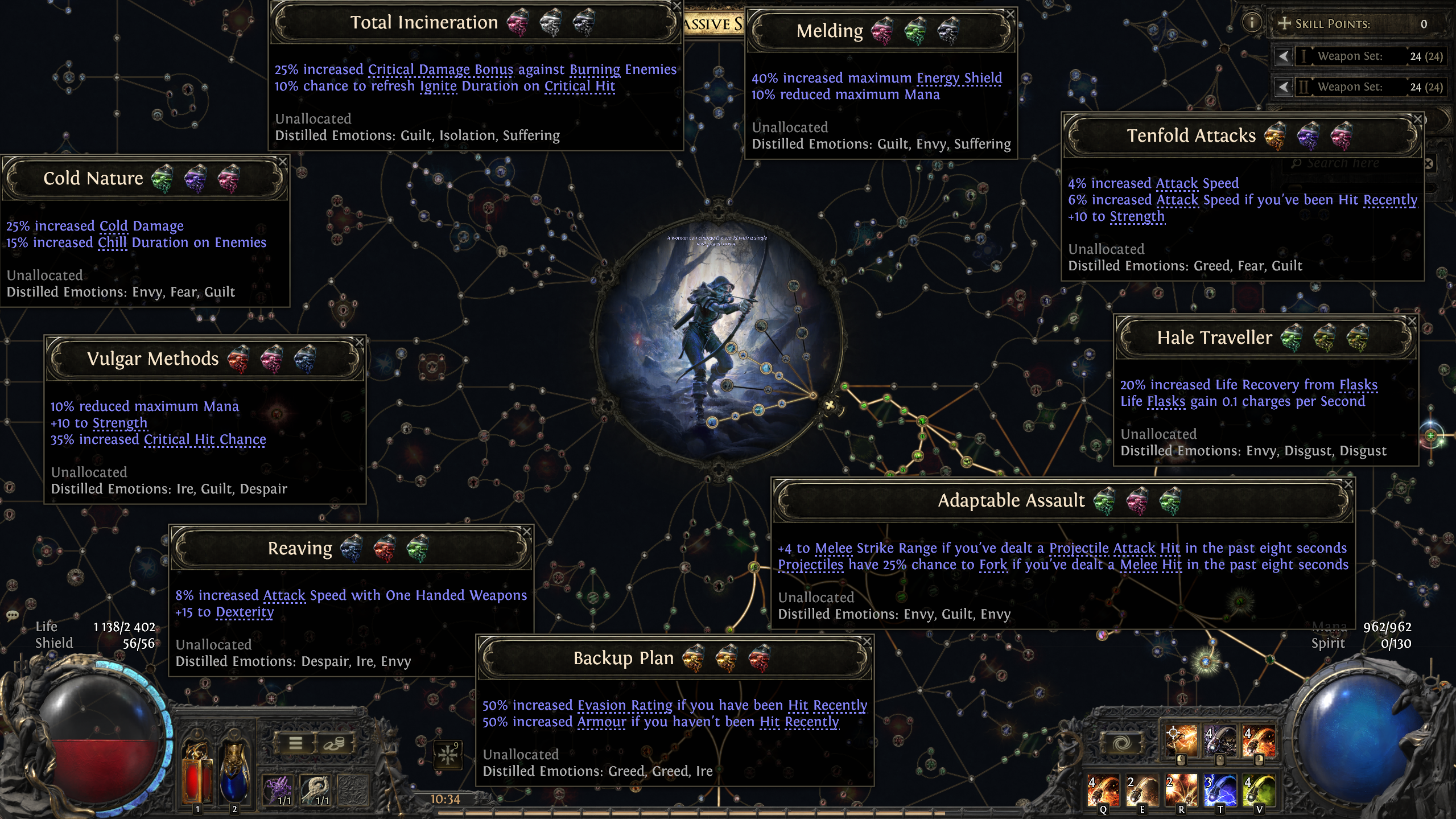The width and height of the screenshot is (1456, 819).
Task: Activate the blue lightning grenade skill on T
Action: click(1220, 790)
